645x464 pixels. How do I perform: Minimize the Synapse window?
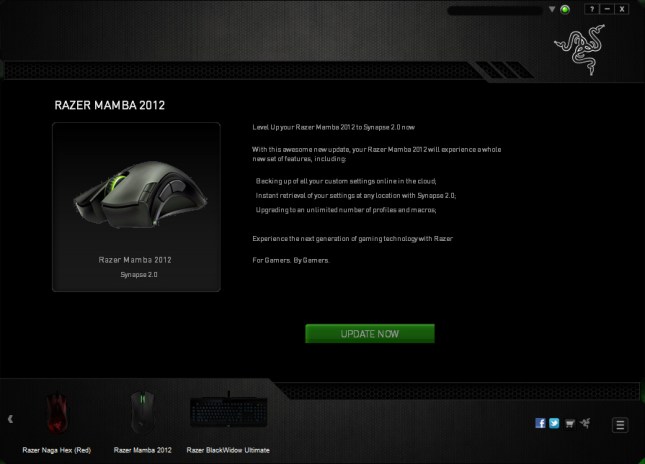point(606,9)
